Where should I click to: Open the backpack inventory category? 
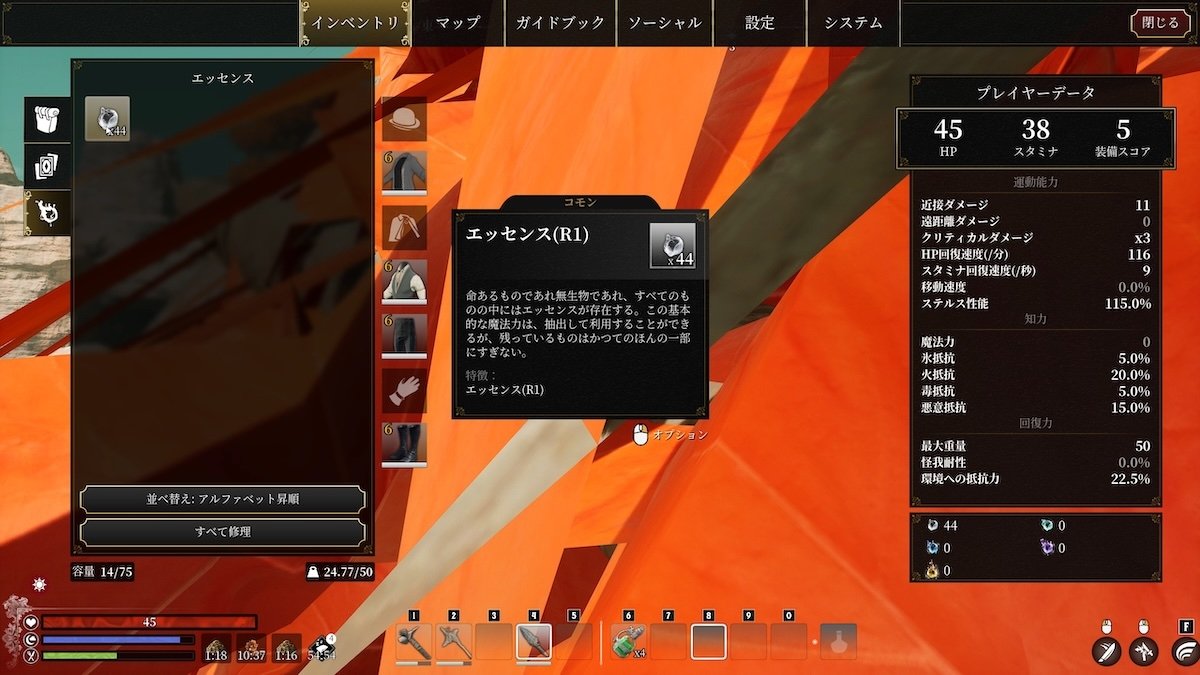tap(49, 119)
